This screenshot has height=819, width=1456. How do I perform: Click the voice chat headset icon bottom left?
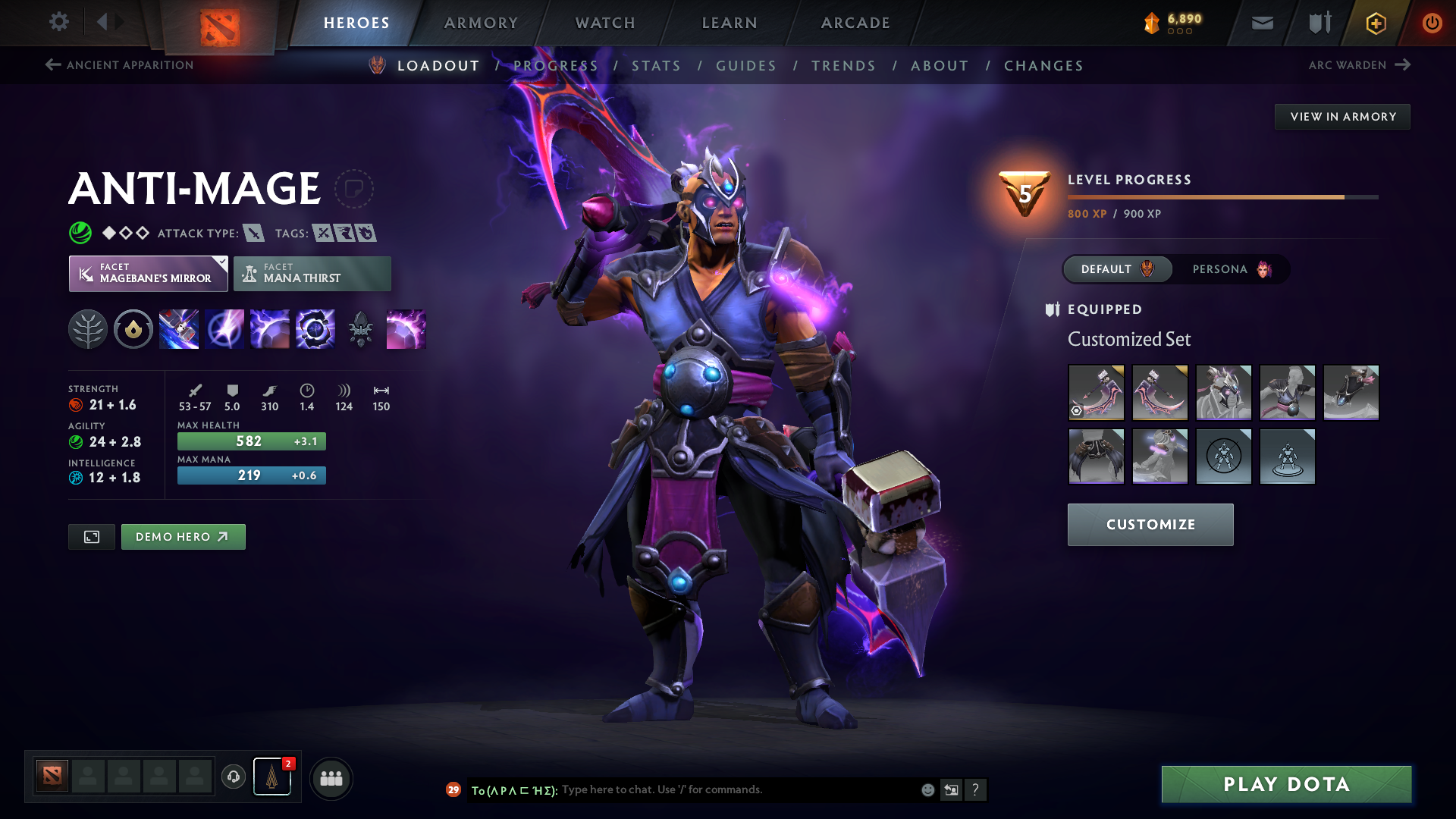pyautogui.click(x=233, y=777)
